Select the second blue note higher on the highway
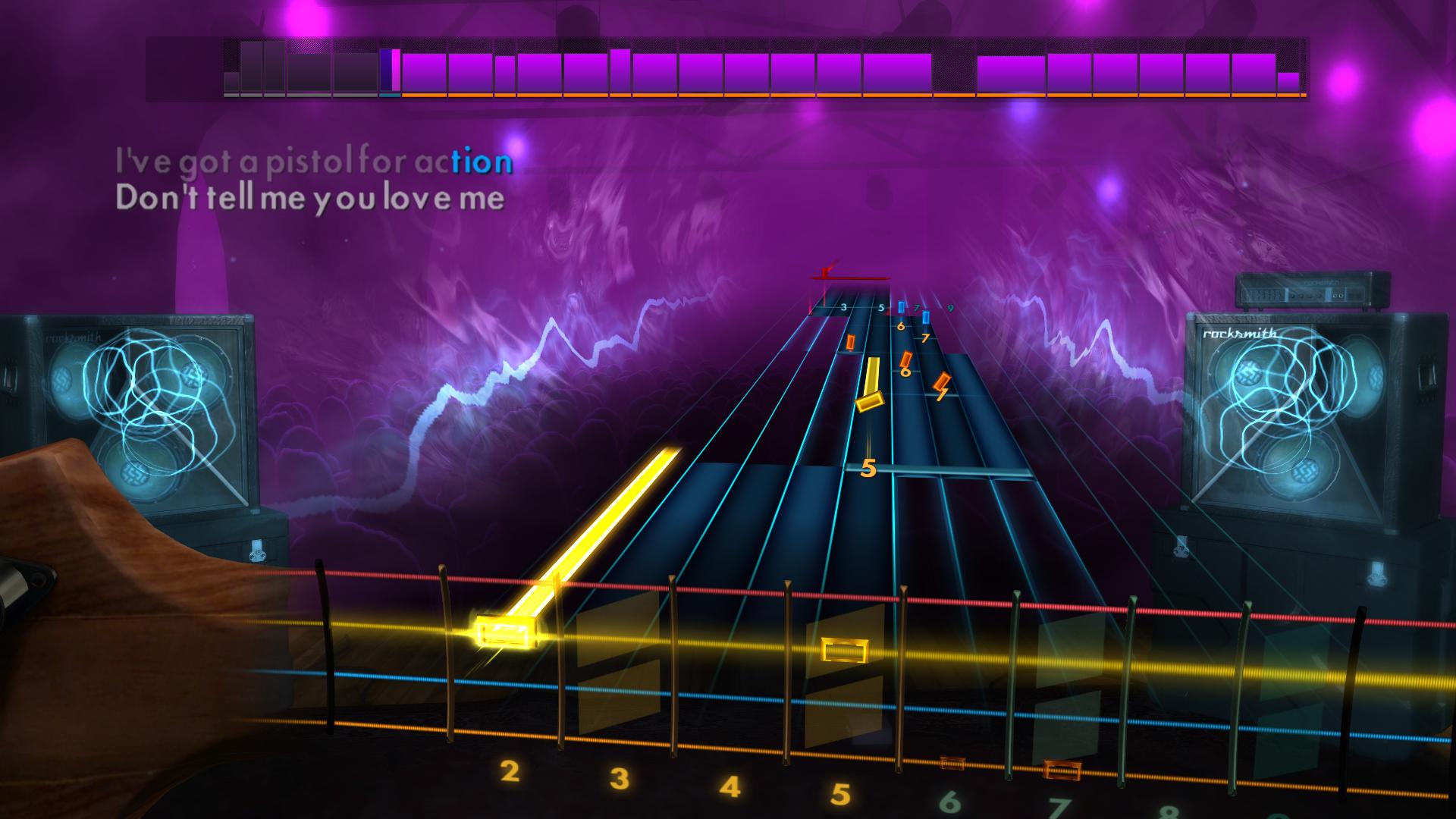The width and height of the screenshot is (1456, 819). pyautogui.click(x=901, y=306)
